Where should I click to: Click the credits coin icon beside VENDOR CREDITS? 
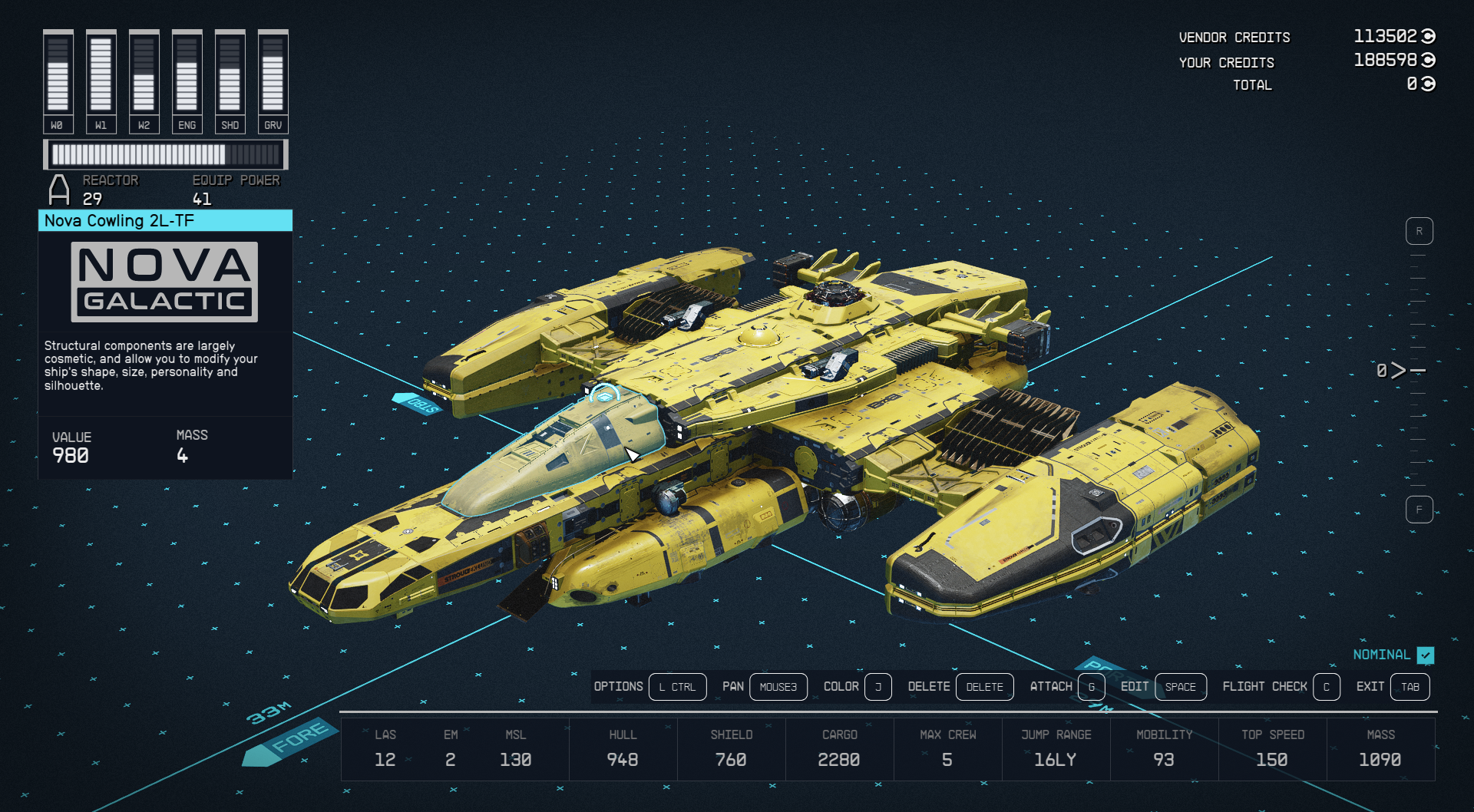(1428, 36)
